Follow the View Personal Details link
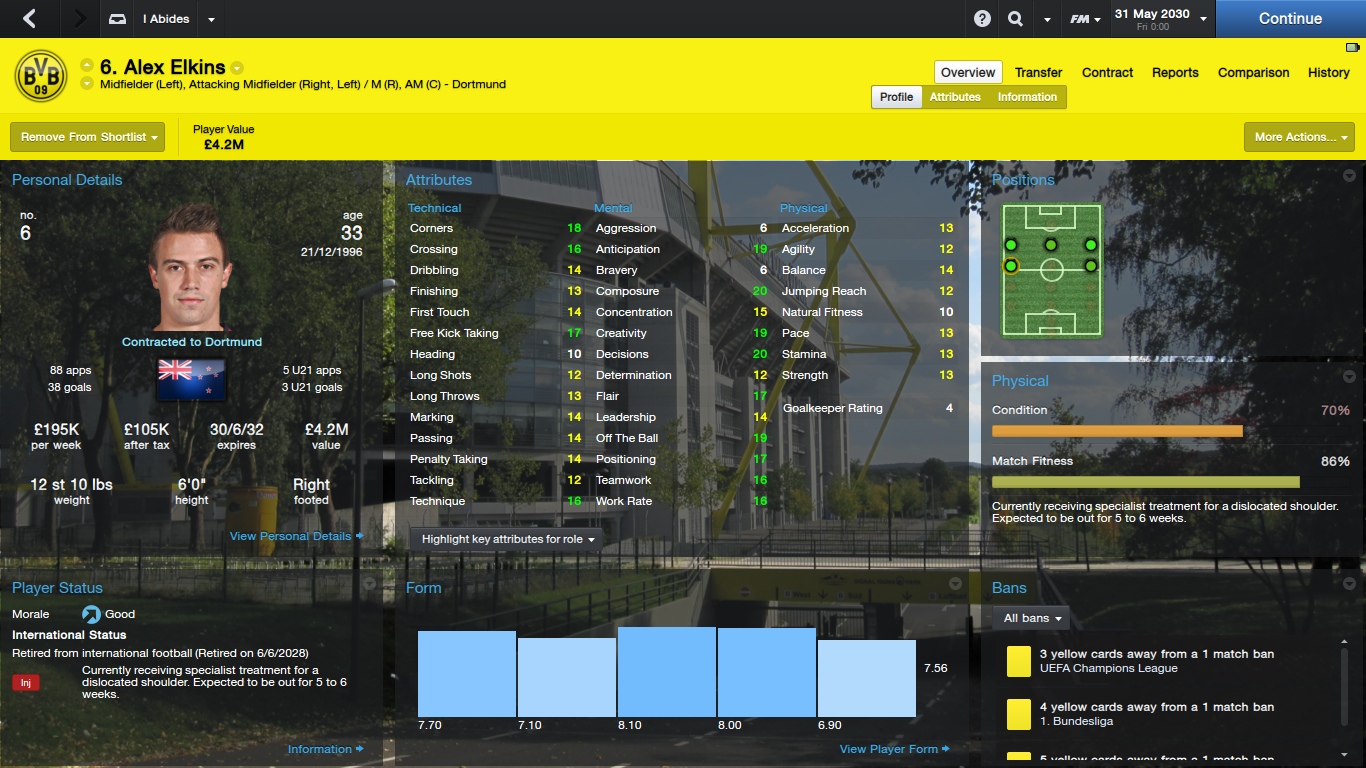The image size is (1366, 768). pos(291,536)
